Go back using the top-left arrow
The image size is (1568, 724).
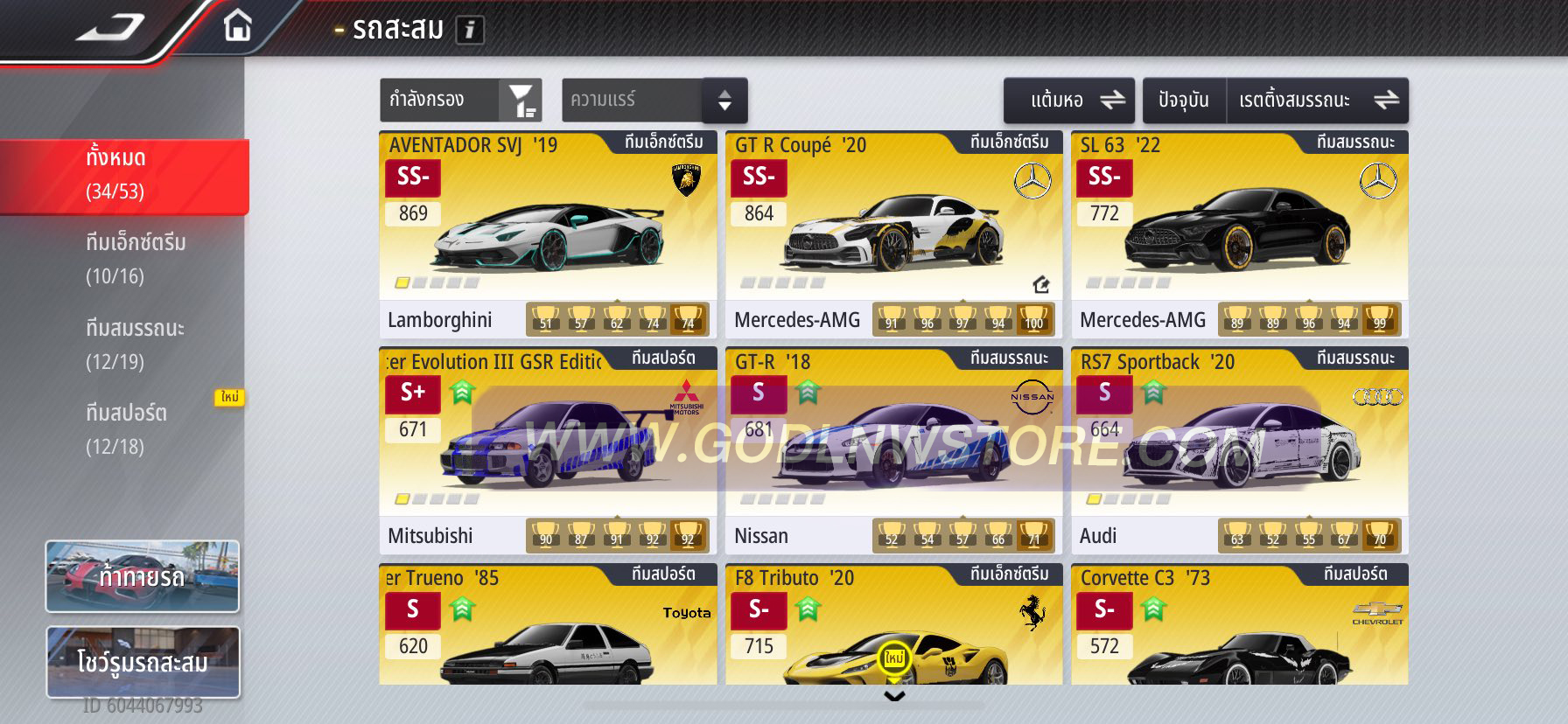pos(109,28)
